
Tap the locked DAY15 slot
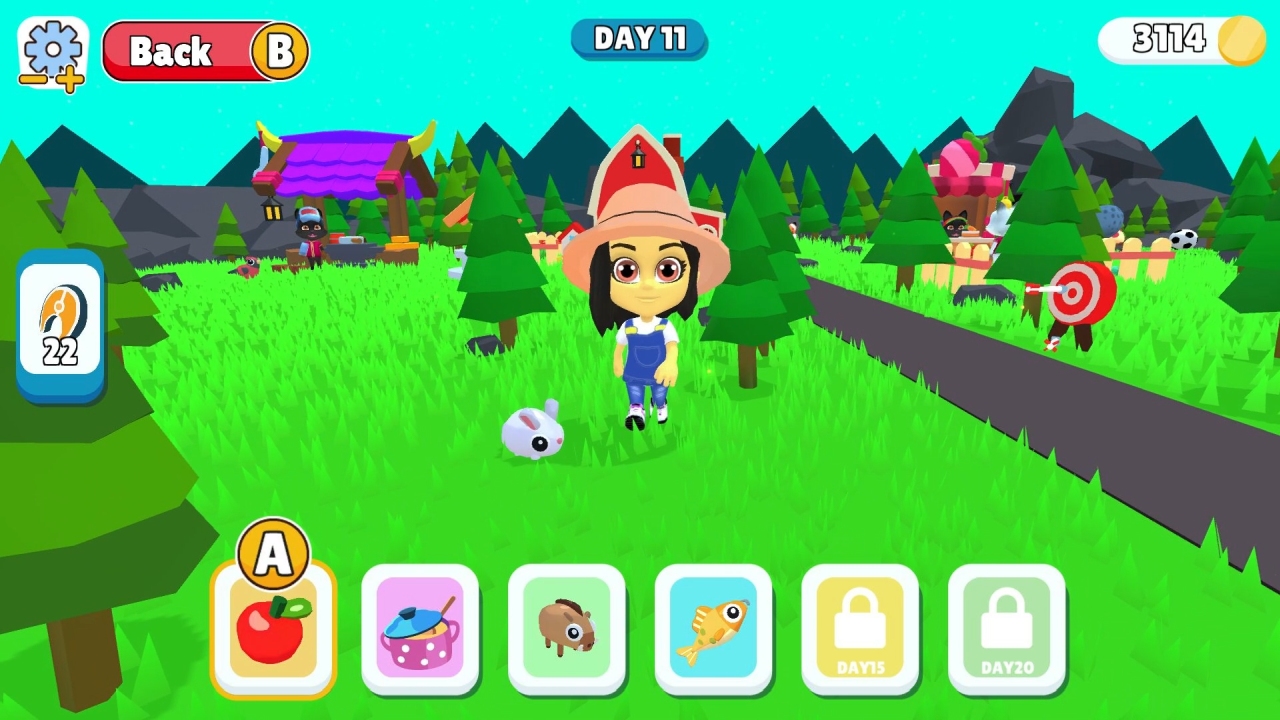(x=861, y=630)
